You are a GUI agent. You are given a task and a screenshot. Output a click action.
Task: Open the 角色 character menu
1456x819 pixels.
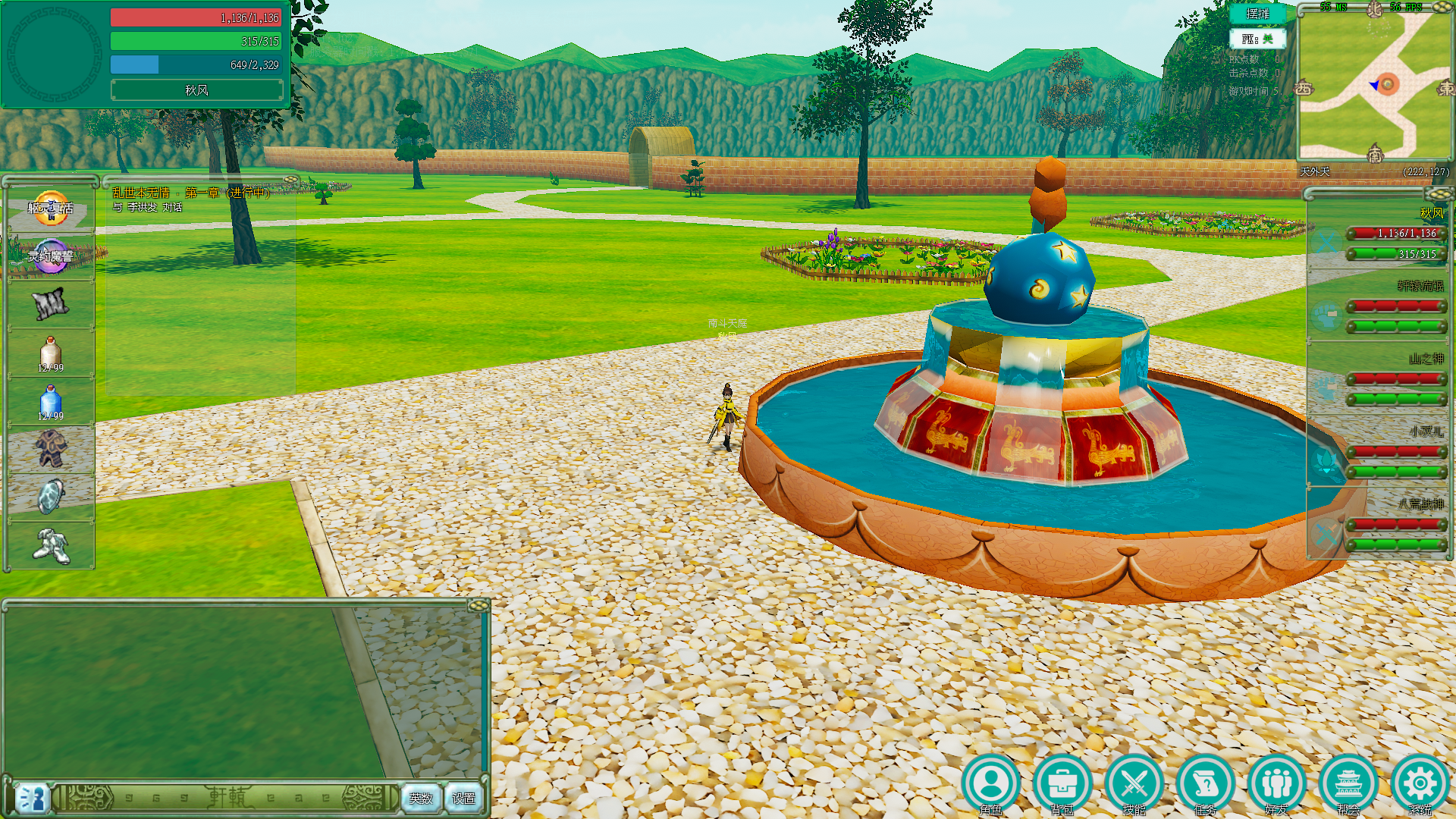point(991,784)
